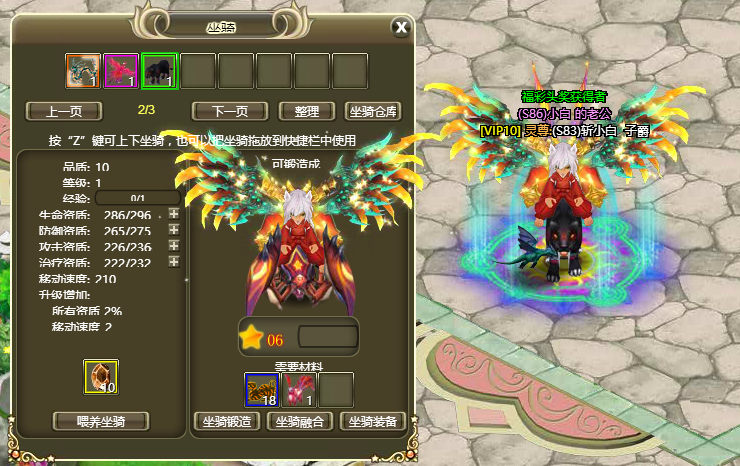Select the teal dragon mount slot

pos(83,71)
